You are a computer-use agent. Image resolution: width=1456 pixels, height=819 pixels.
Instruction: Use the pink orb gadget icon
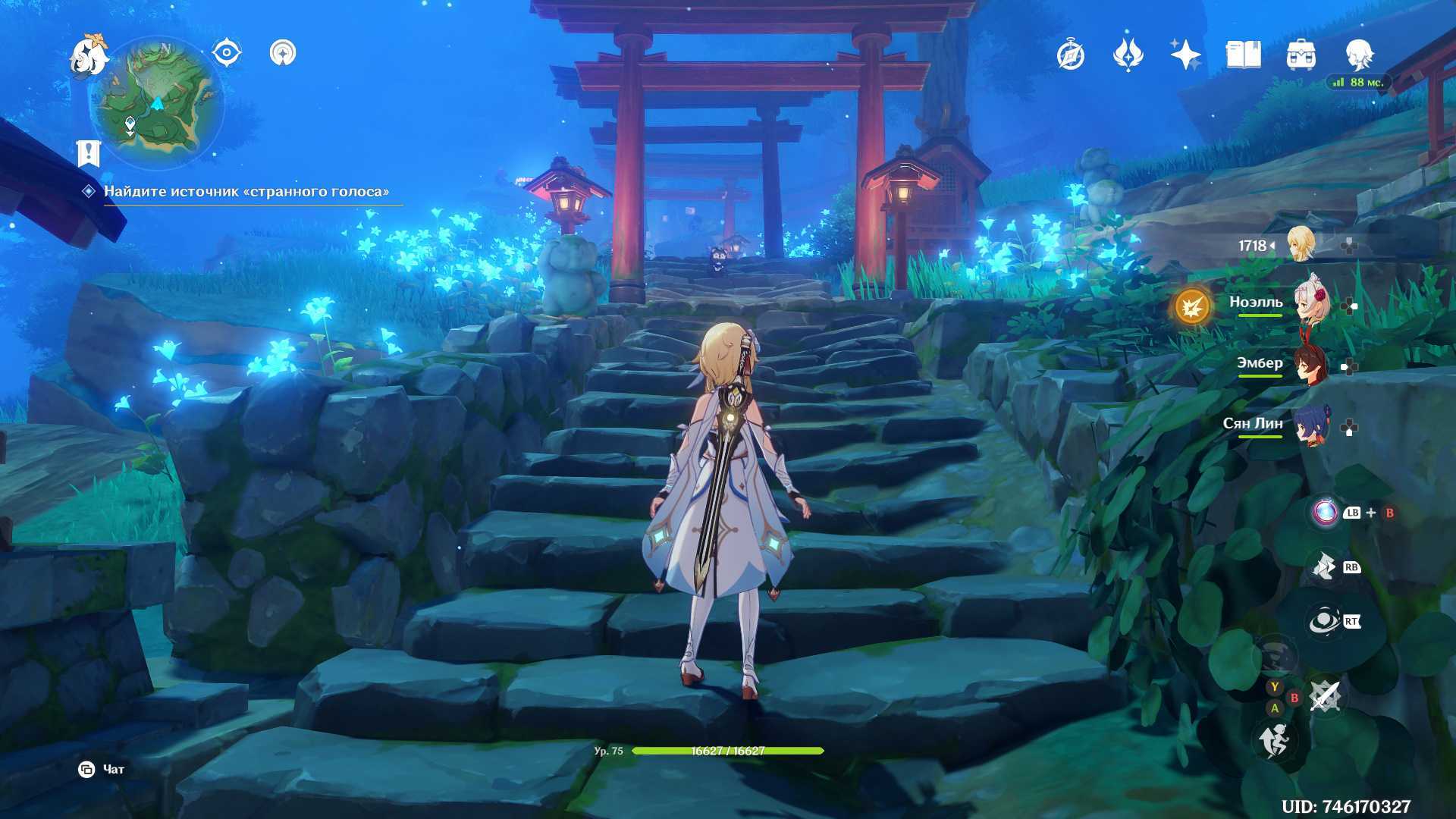[x=1325, y=512]
